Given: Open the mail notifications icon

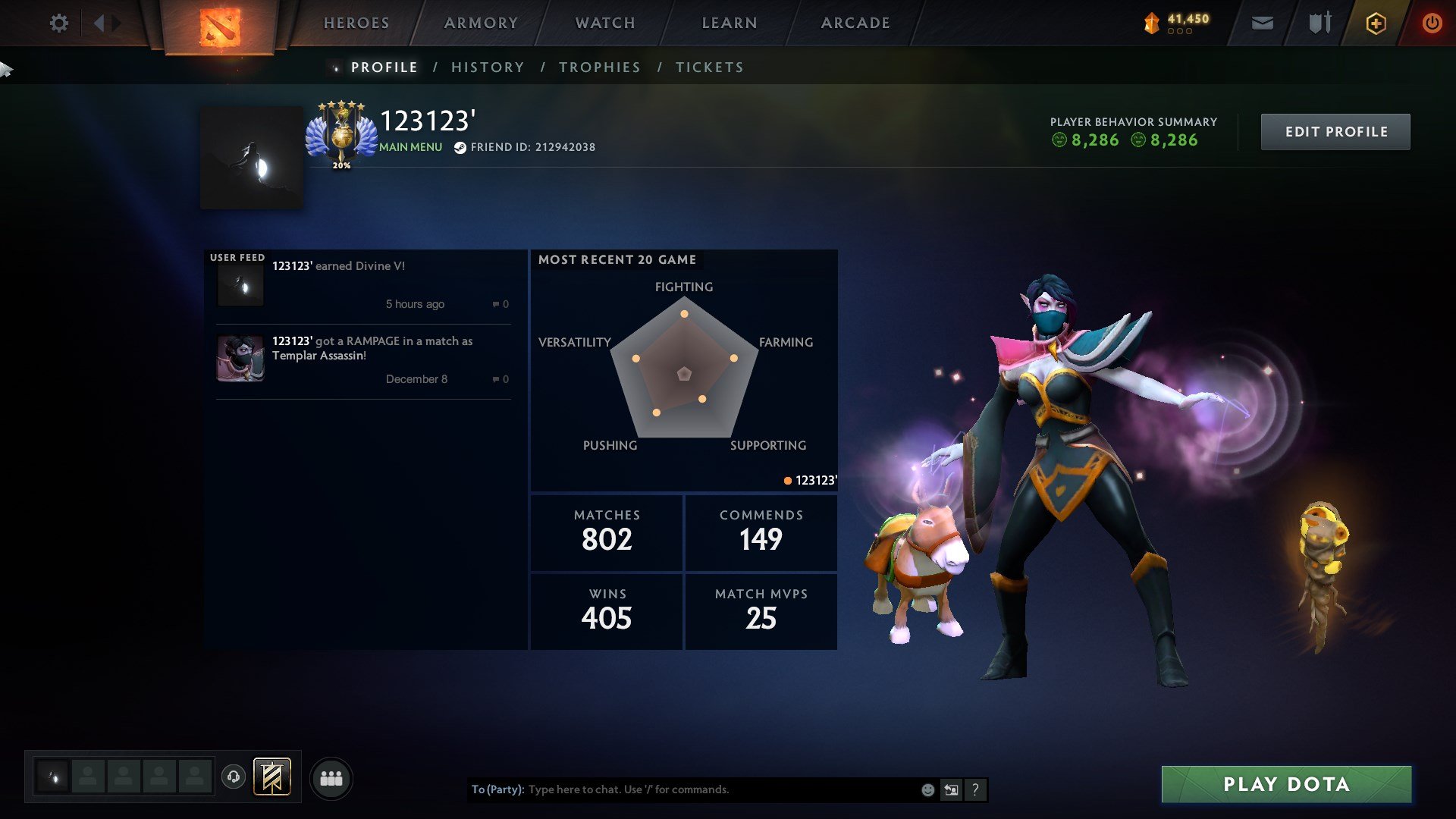Looking at the screenshot, I should coord(1262,24).
